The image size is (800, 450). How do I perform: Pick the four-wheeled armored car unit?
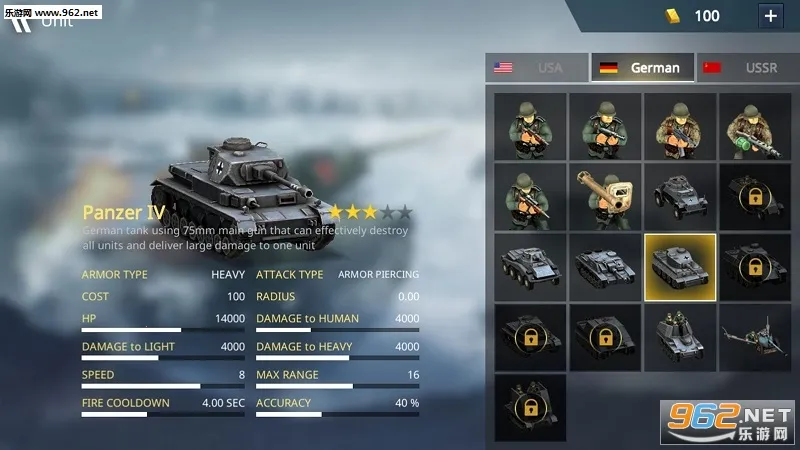[x=680, y=197]
